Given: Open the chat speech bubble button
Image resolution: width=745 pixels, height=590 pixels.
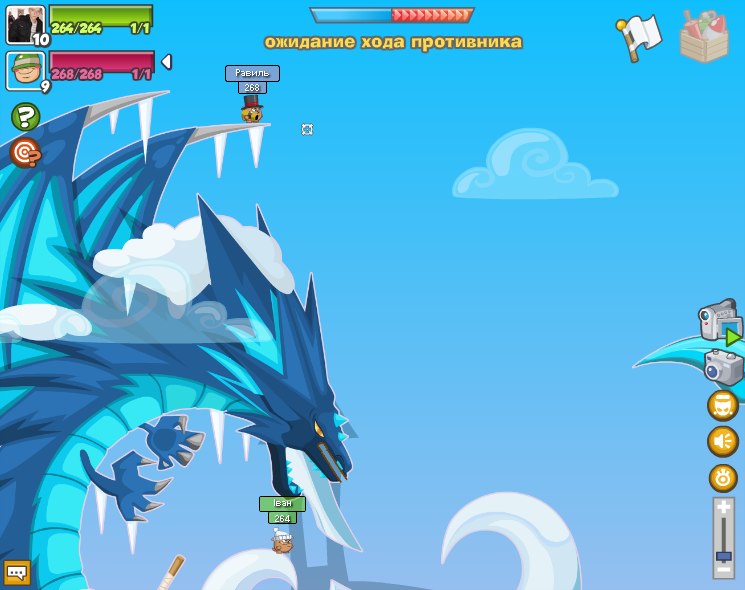Looking at the screenshot, I should [17, 572].
